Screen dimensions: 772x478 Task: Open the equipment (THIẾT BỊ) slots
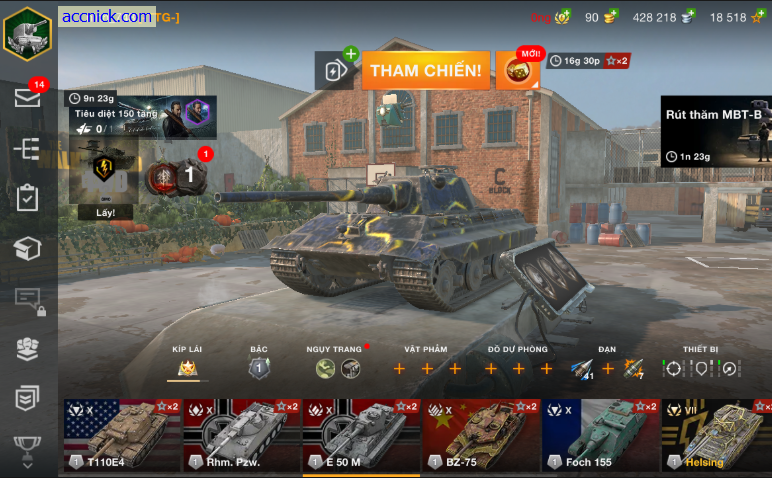(x=700, y=368)
